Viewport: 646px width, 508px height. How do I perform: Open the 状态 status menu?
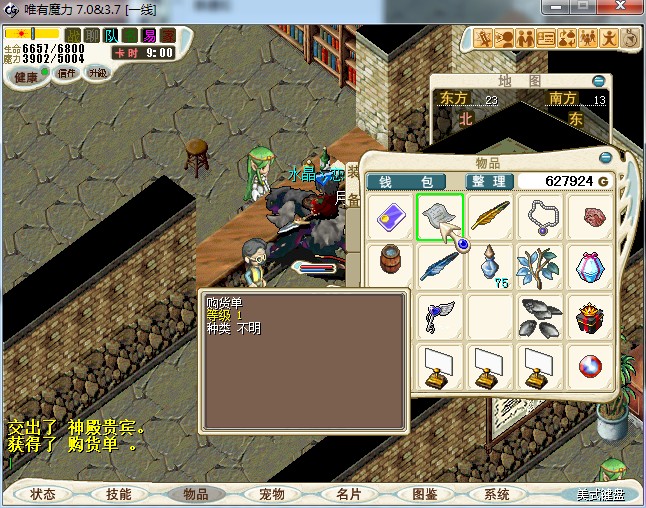(x=43, y=494)
